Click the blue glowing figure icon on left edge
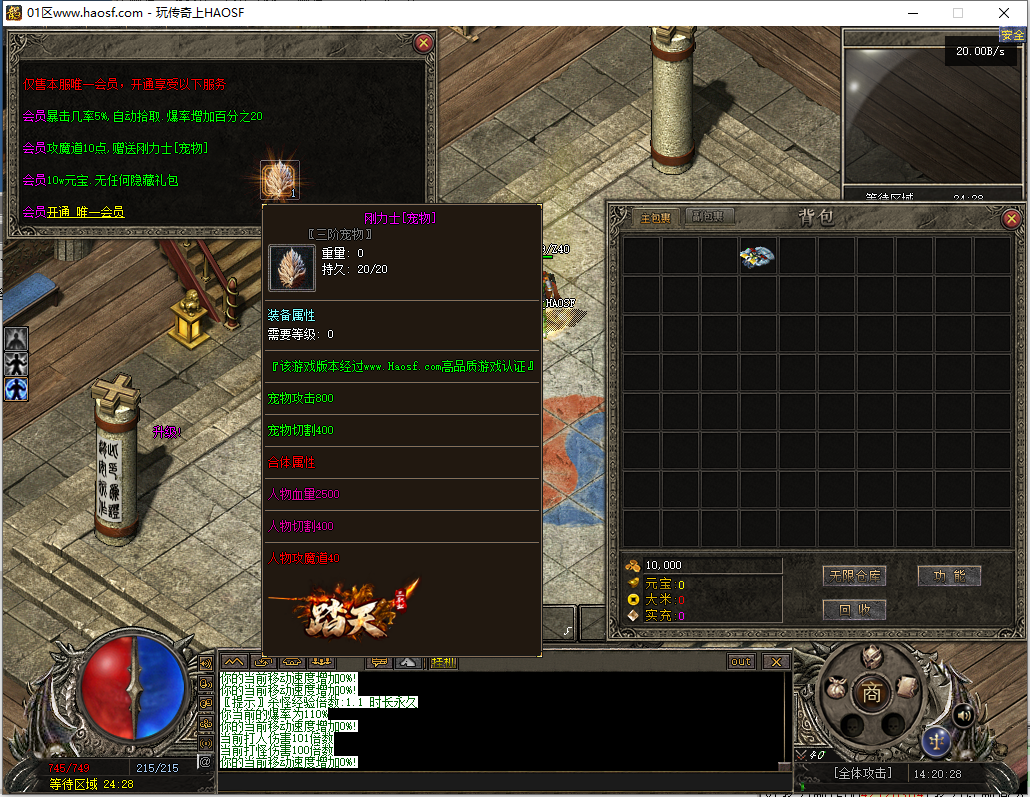 [16, 389]
